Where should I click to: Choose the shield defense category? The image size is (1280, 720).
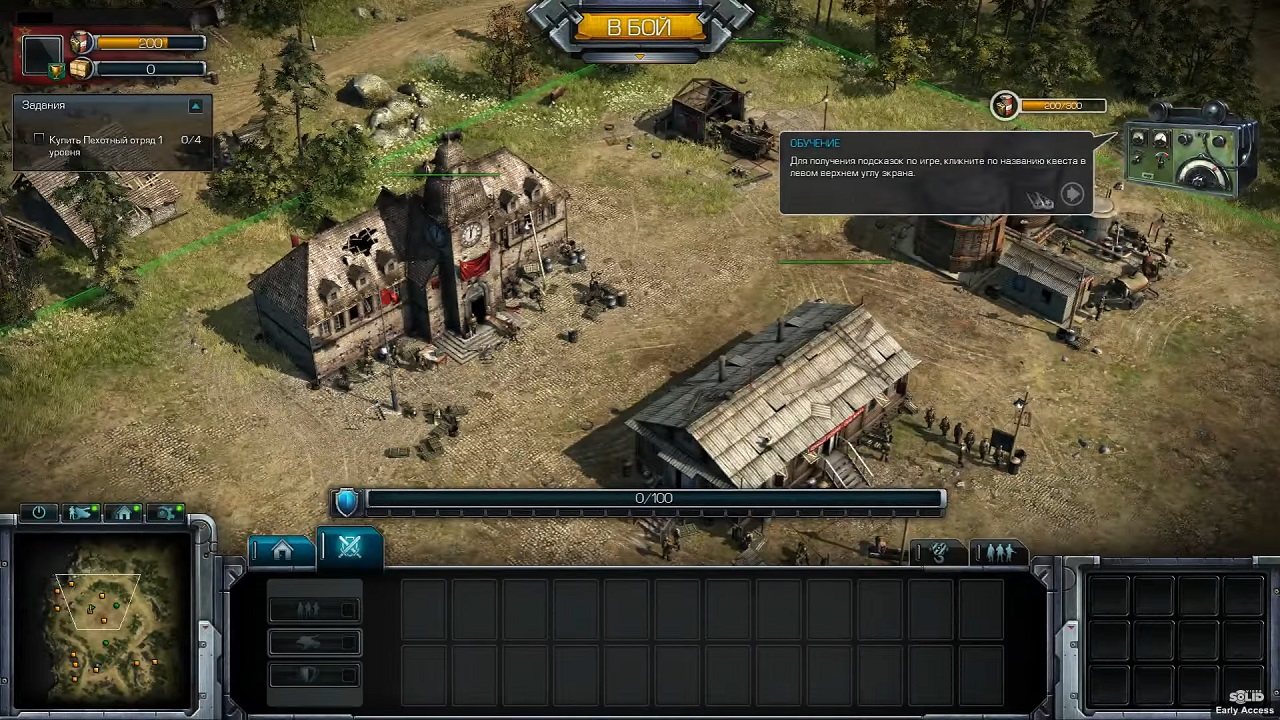pyautogui.click(x=314, y=675)
